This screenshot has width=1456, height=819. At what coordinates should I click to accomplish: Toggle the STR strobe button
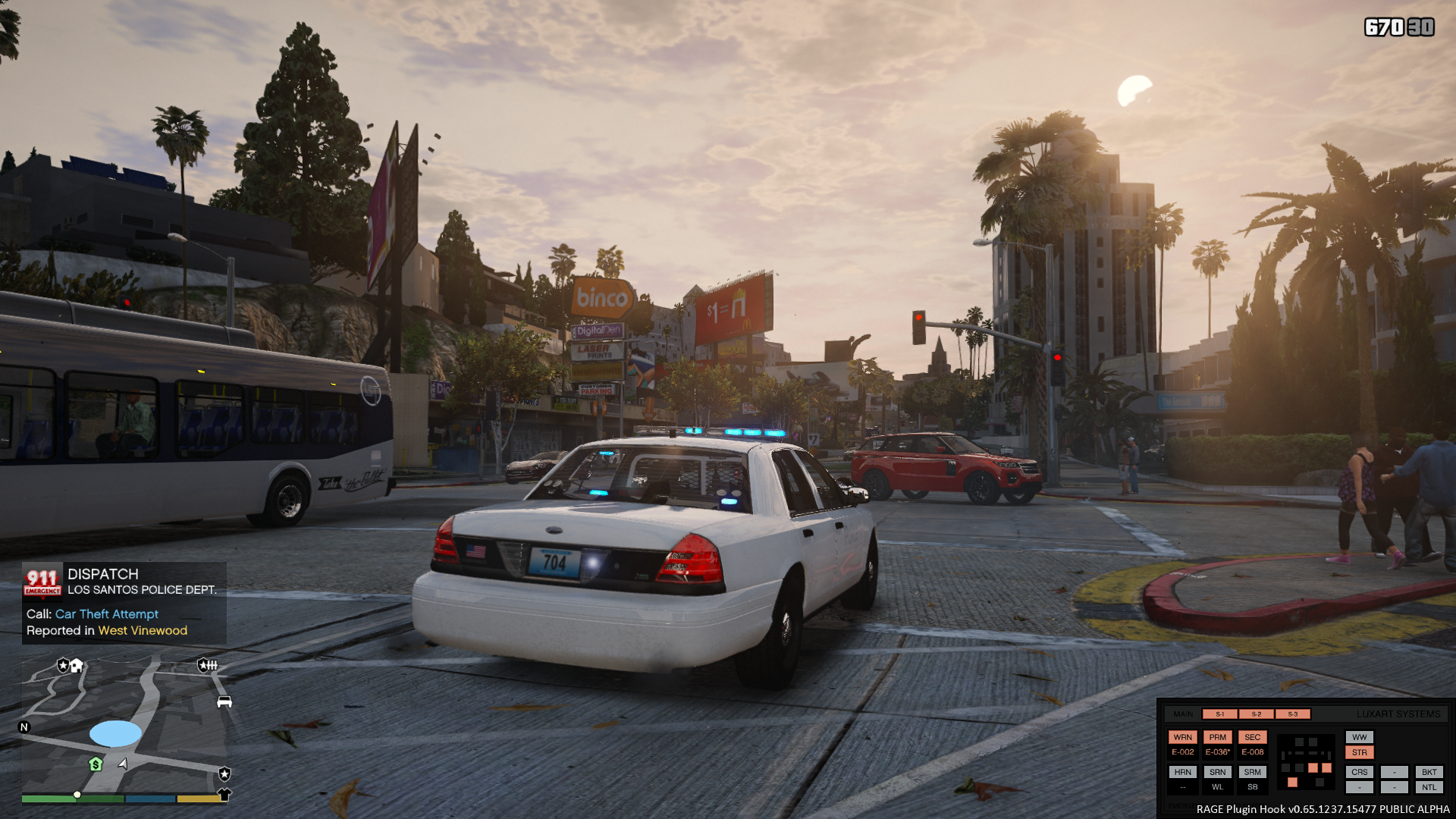tap(1359, 753)
